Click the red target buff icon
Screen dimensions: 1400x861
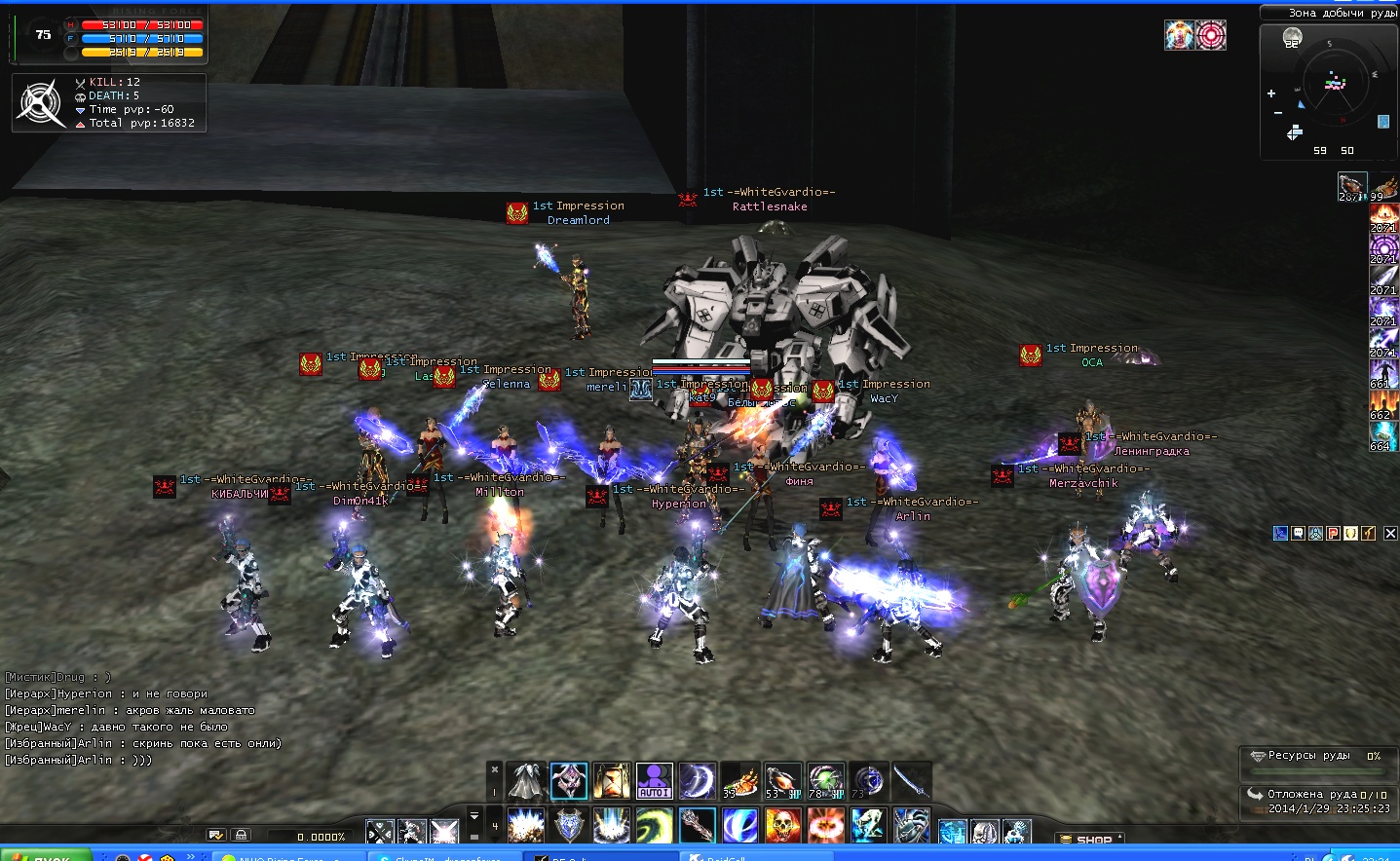tap(1211, 35)
